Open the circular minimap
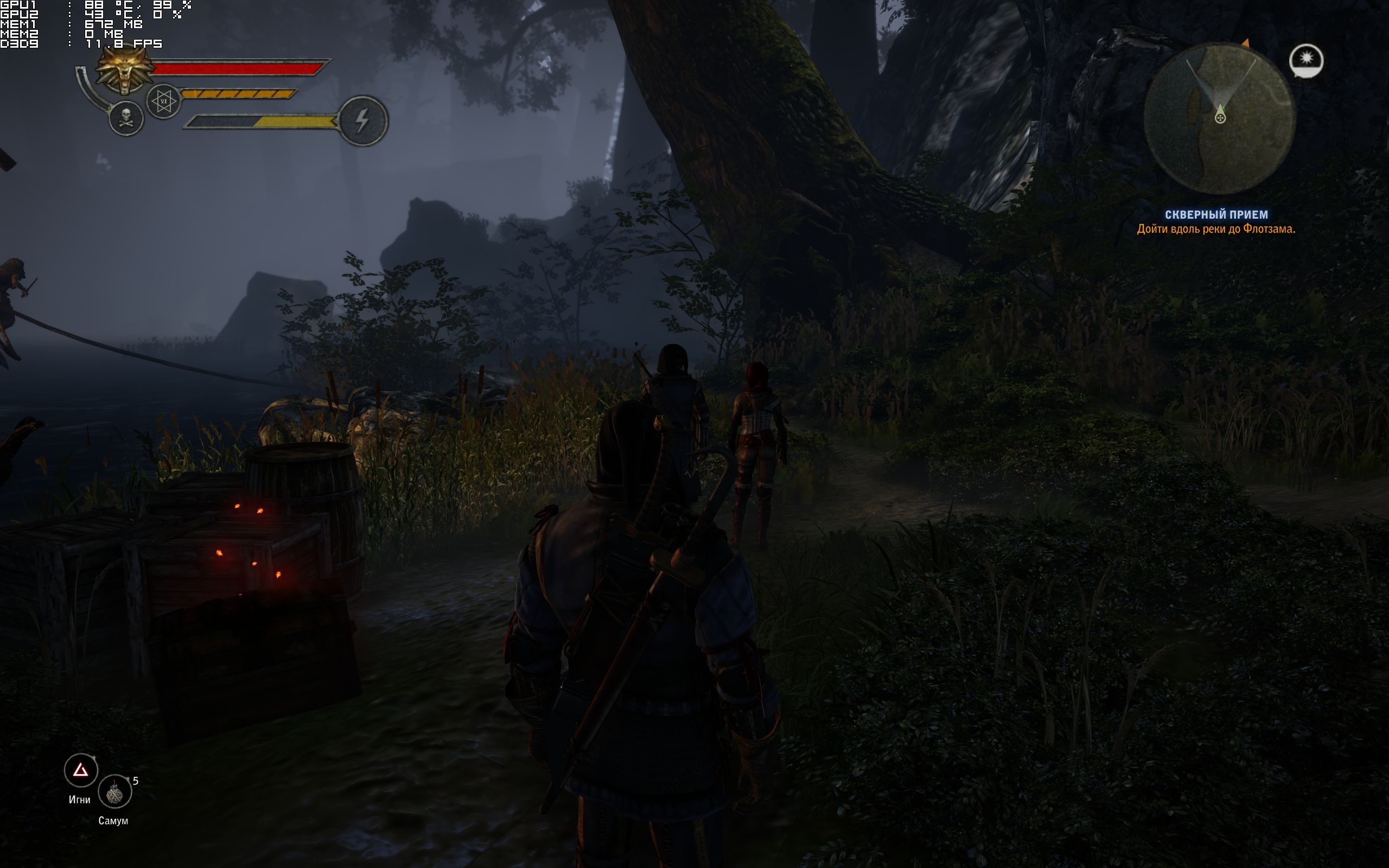Viewport: 1389px width, 868px height. point(1219,119)
